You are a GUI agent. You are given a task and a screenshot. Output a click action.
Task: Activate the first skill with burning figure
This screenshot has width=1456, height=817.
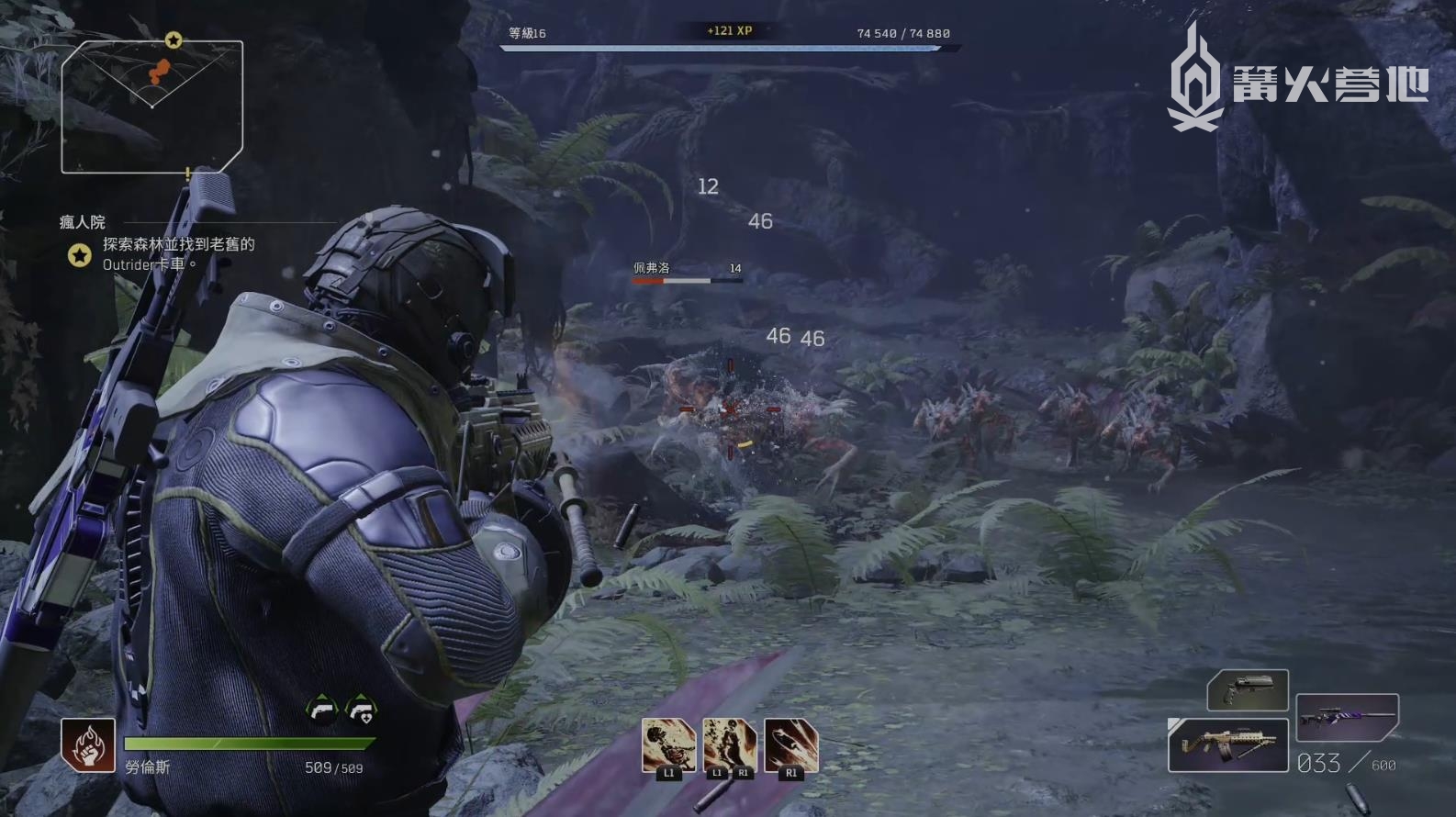[668, 744]
